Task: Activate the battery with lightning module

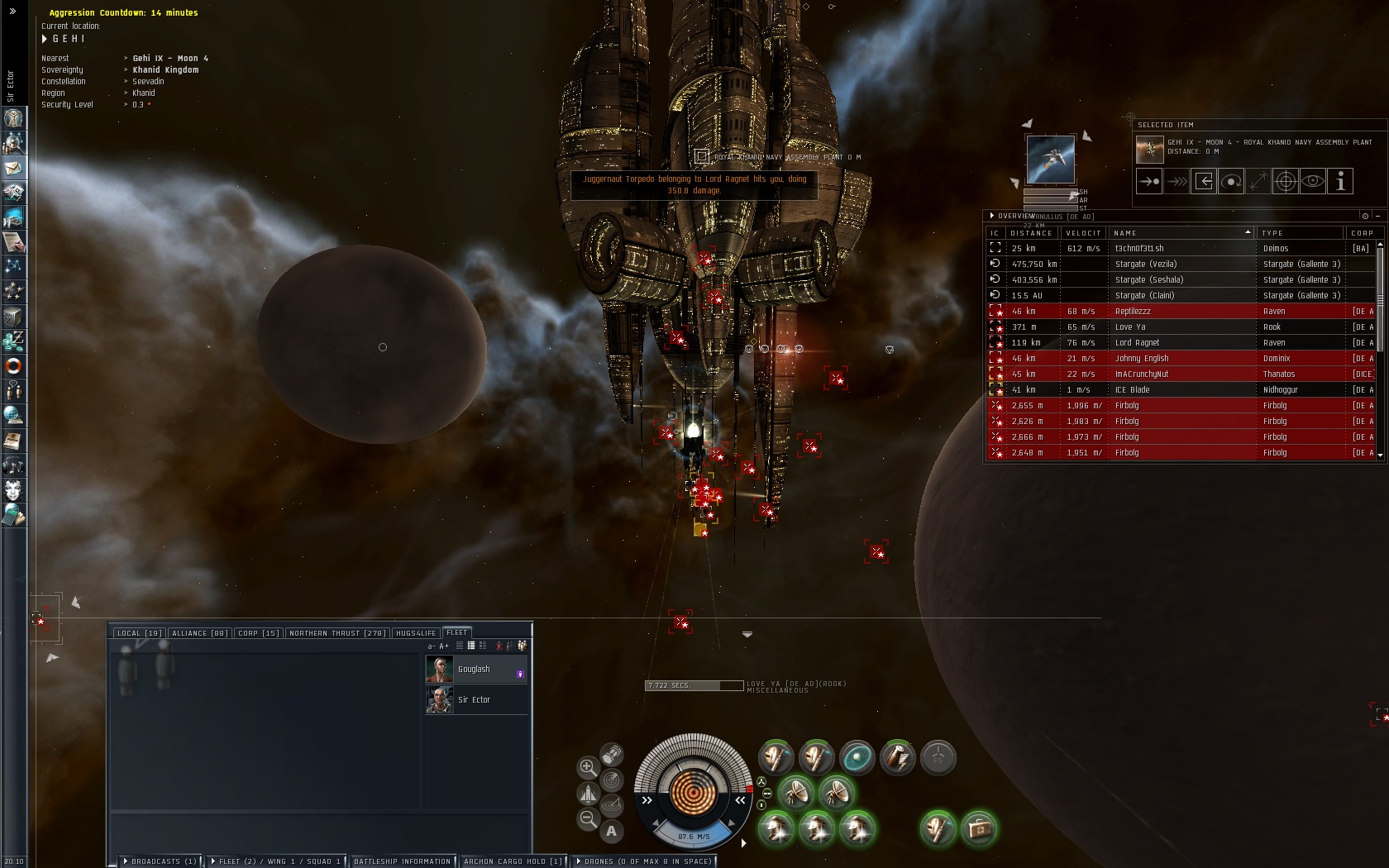Action: pyautogui.click(x=897, y=756)
